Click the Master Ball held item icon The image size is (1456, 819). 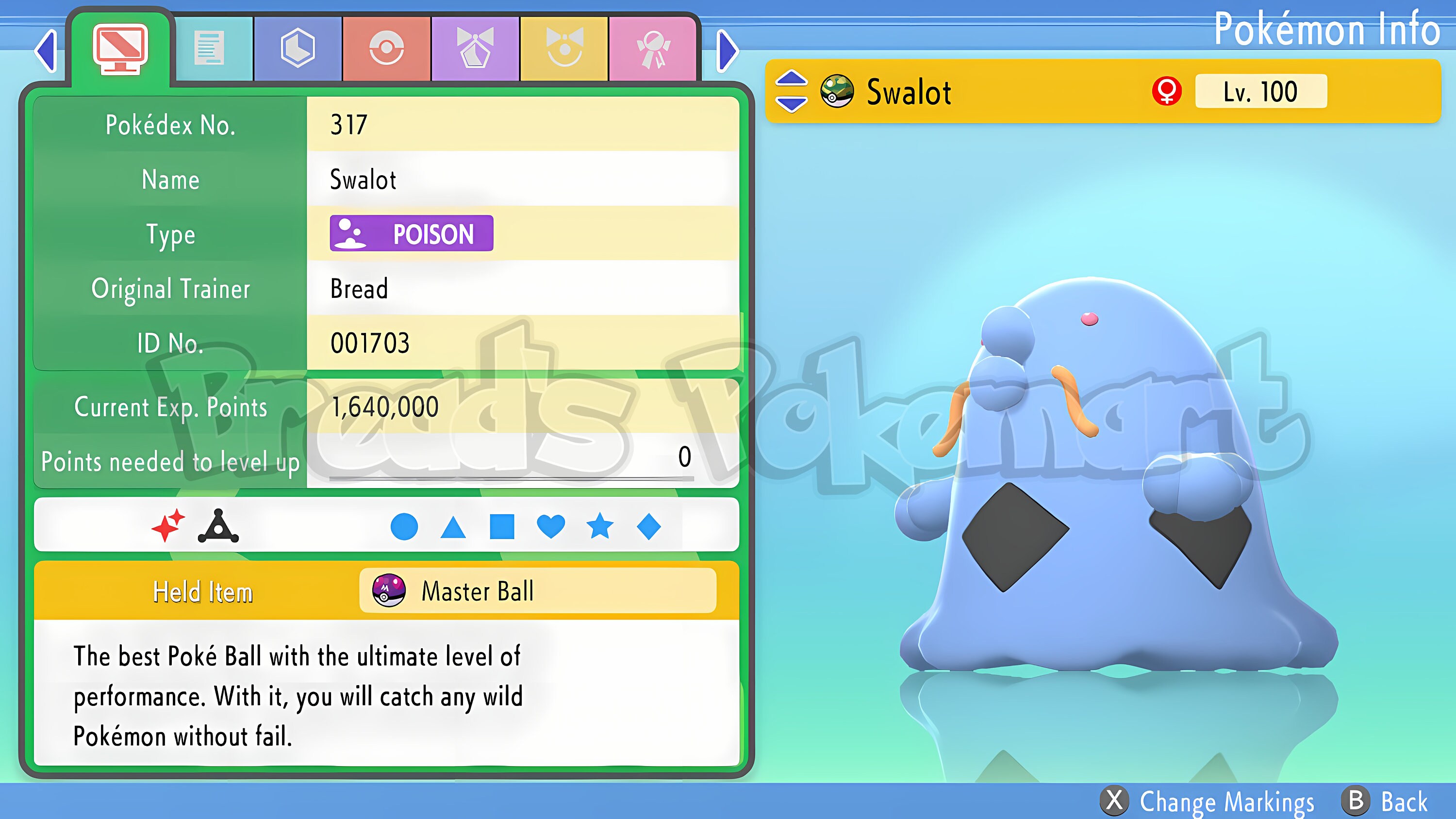click(388, 590)
